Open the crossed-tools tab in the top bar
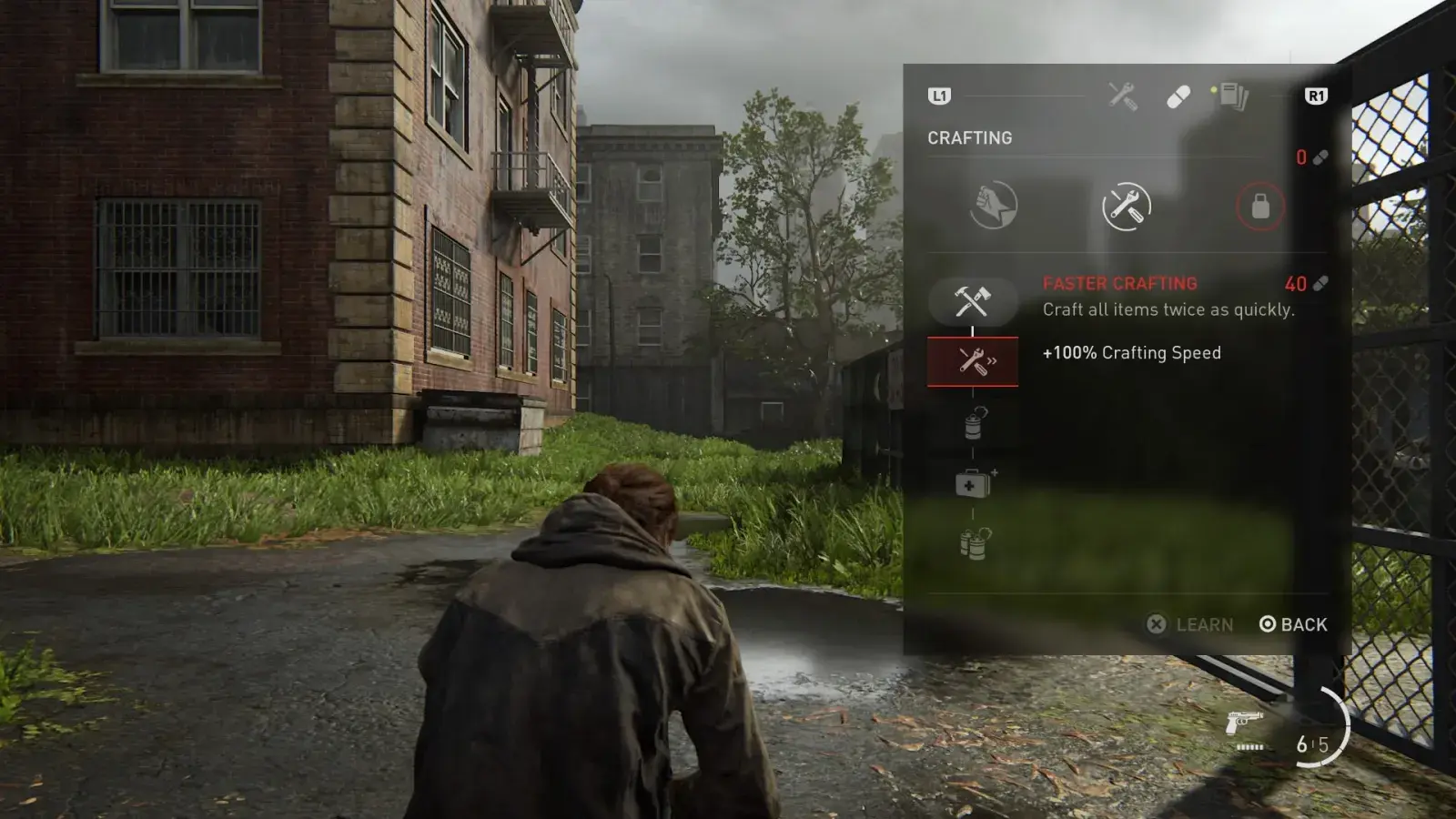 click(x=1122, y=96)
